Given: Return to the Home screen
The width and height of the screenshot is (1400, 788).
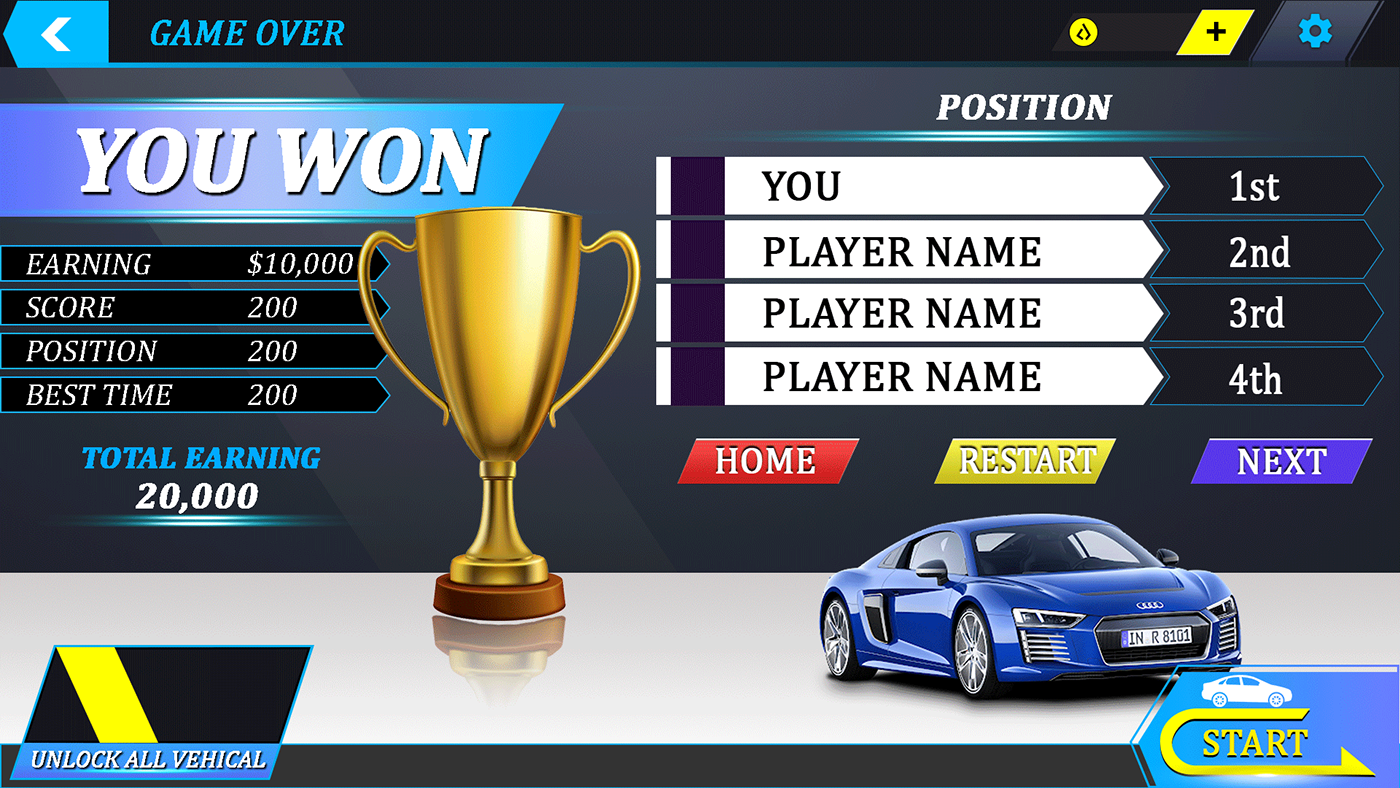Looking at the screenshot, I should pos(767,461).
